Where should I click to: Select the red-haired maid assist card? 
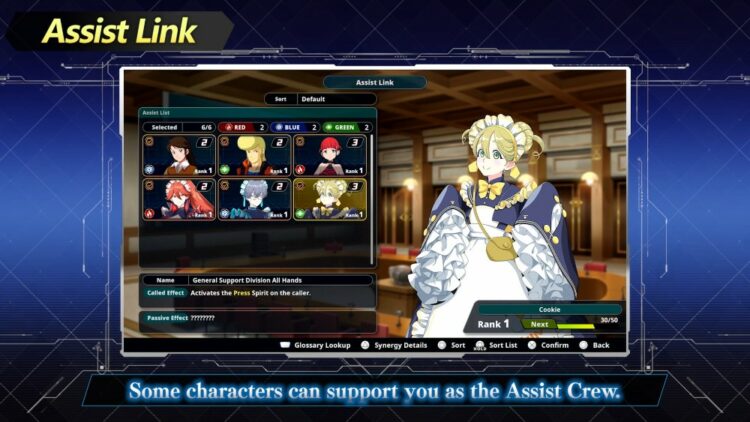click(x=180, y=199)
